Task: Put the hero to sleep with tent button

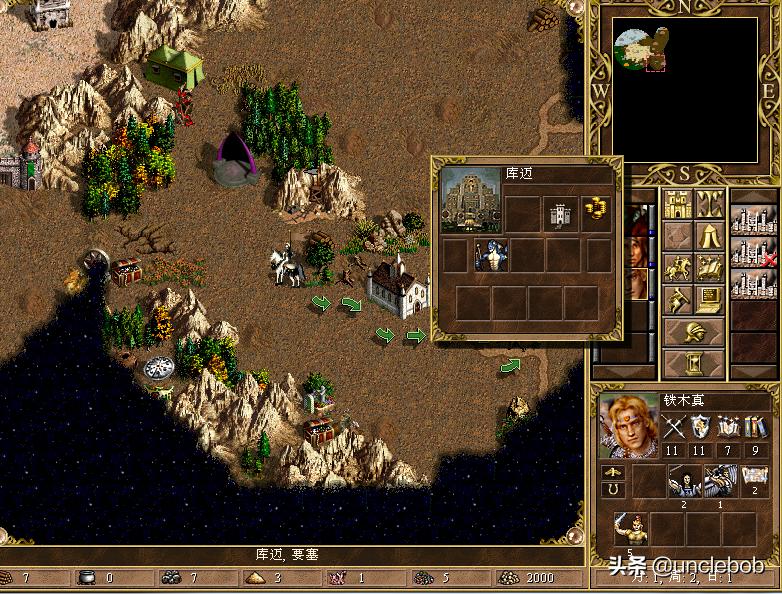Action: click(710, 237)
